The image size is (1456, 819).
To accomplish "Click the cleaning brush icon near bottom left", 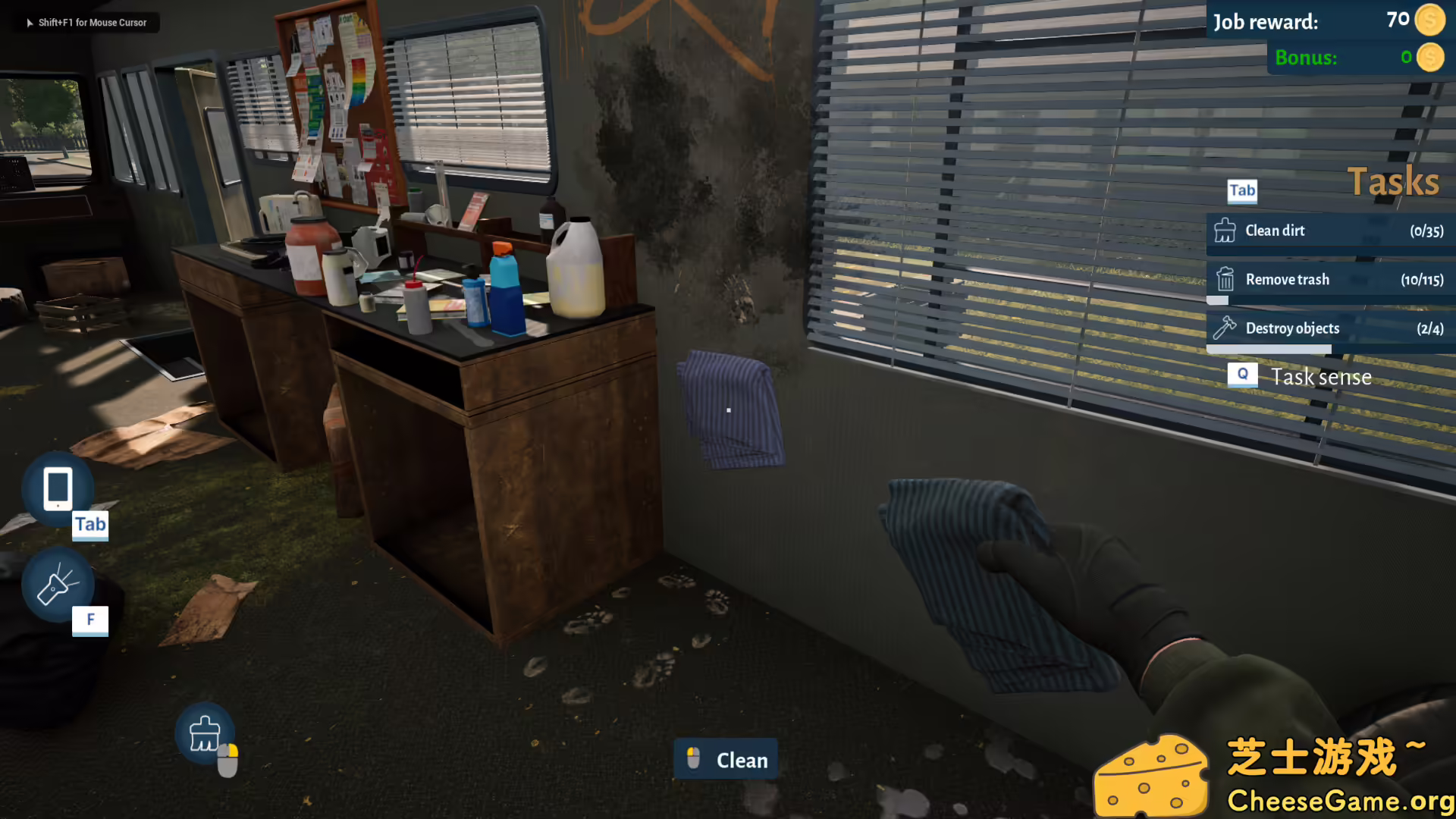I will click(203, 734).
